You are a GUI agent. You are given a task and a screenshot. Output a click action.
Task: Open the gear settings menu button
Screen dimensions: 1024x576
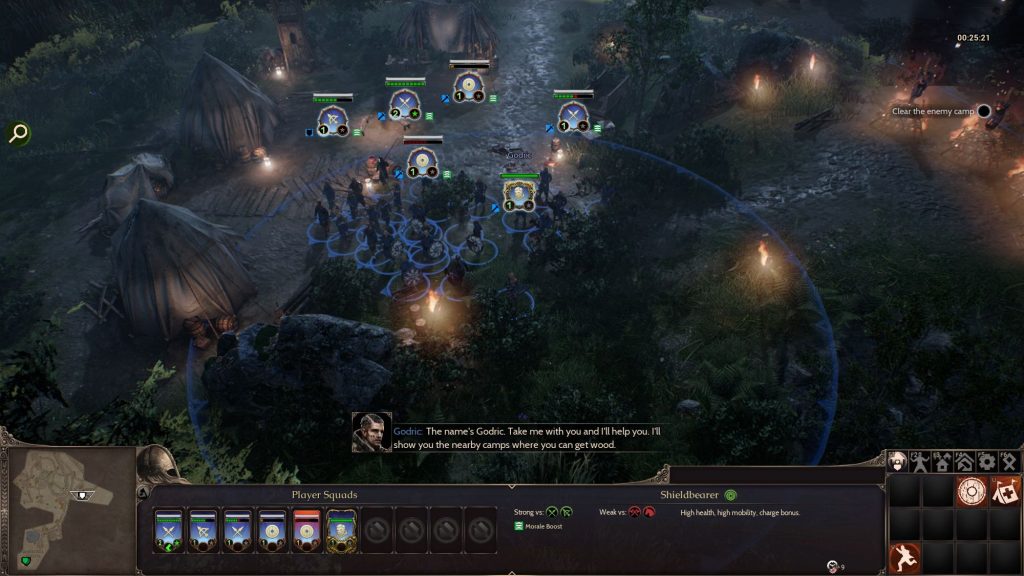click(987, 462)
